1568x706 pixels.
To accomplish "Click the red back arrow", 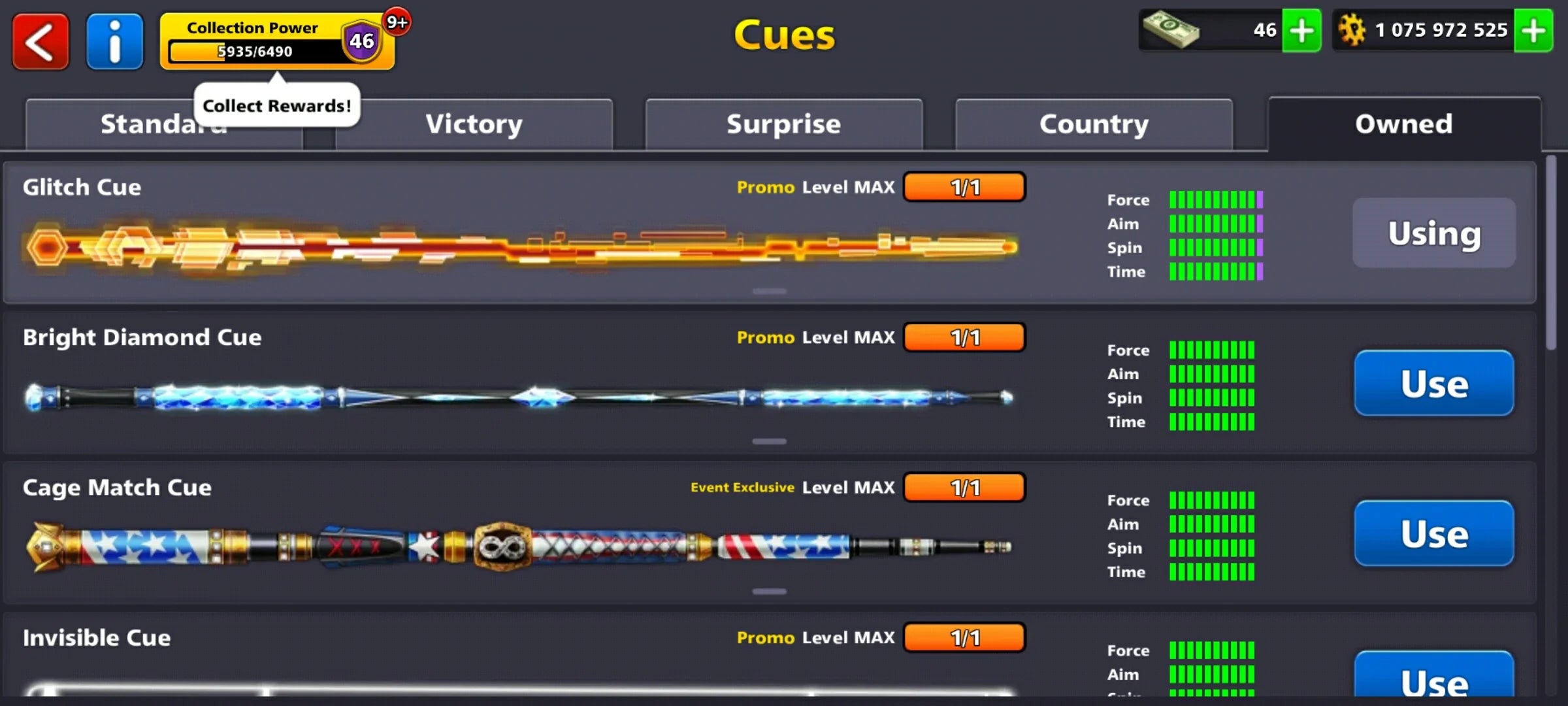I will 40,41.
